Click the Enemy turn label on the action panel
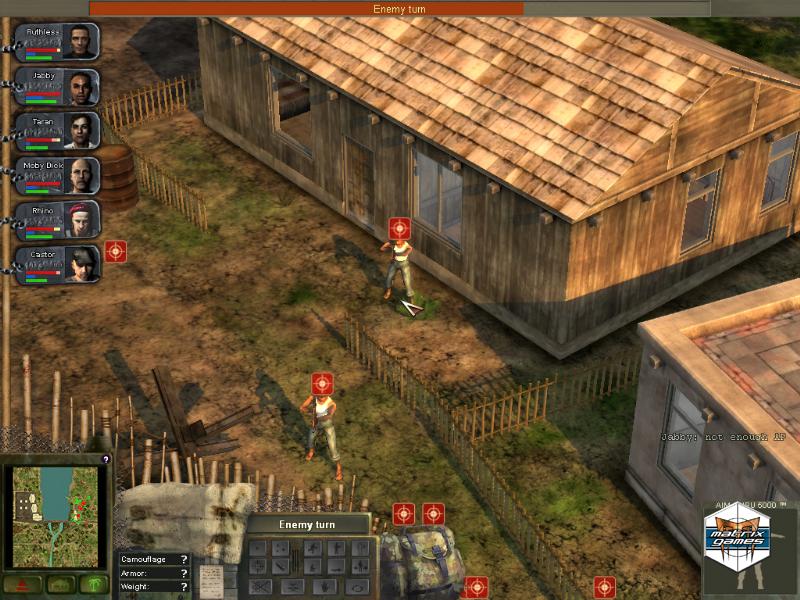Screen dimensions: 800x600 tap(308, 524)
